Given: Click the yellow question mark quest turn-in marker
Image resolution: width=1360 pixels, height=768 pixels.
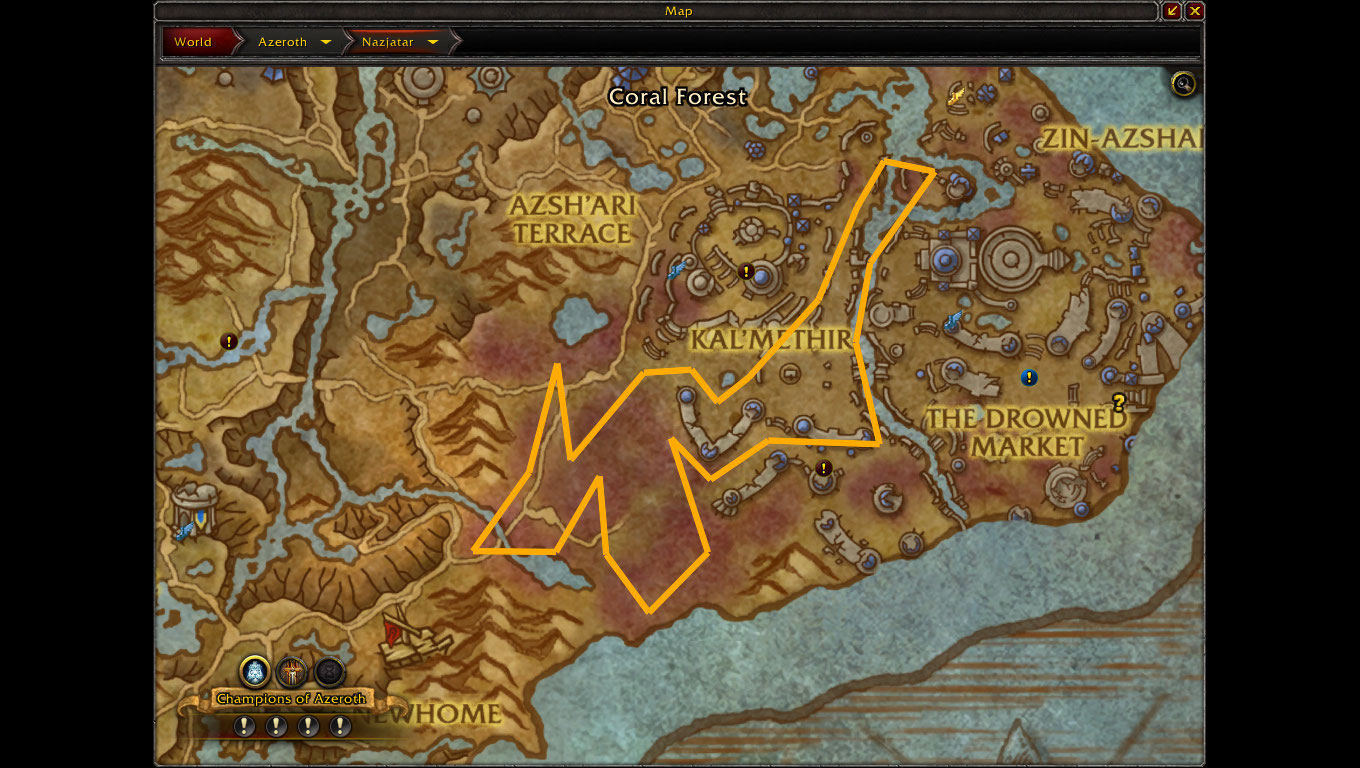Looking at the screenshot, I should pyautogui.click(x=1119, y=403).
